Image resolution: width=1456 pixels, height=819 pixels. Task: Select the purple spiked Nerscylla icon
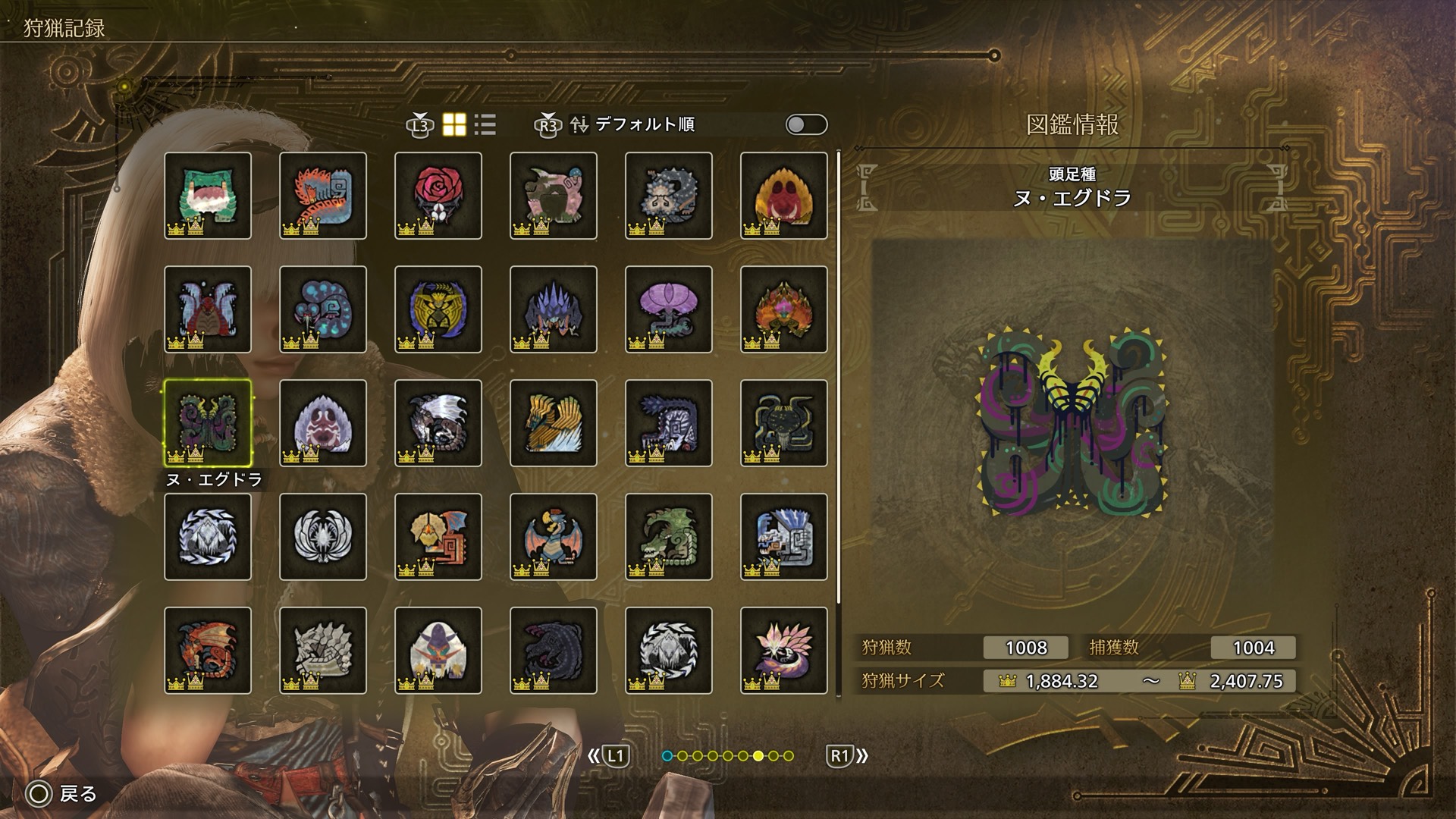point(554,309)
